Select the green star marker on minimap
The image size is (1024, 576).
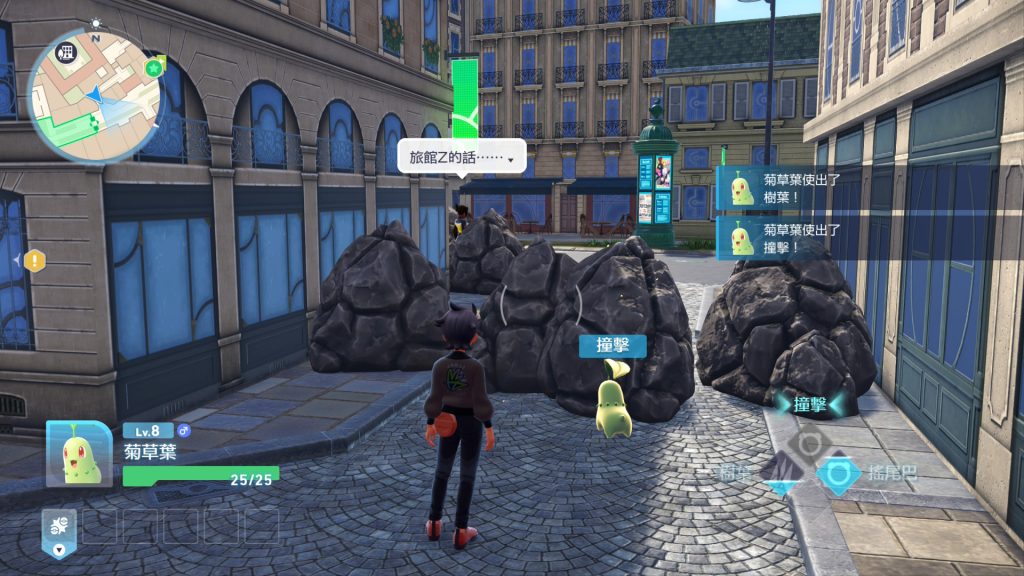(x=154, y=68)
